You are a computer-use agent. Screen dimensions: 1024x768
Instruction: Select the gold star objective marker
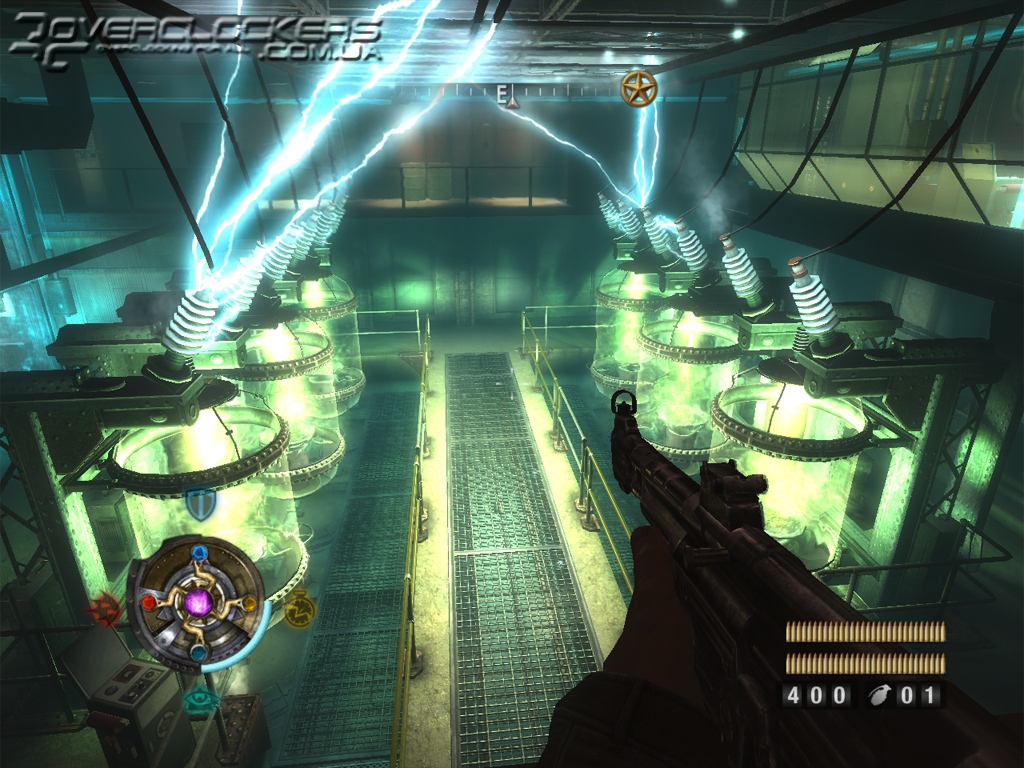click(637, 89)
